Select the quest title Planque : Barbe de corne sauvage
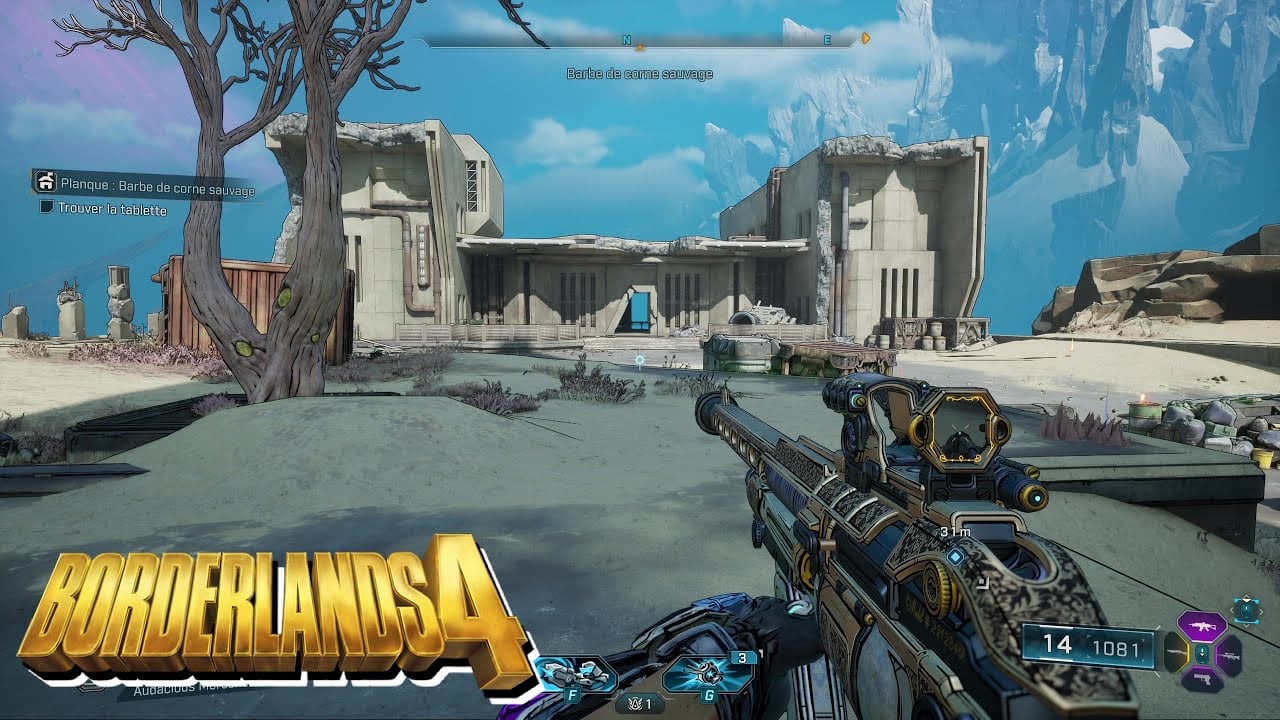This screenshot has width=1280, height=720. [160, 186]
